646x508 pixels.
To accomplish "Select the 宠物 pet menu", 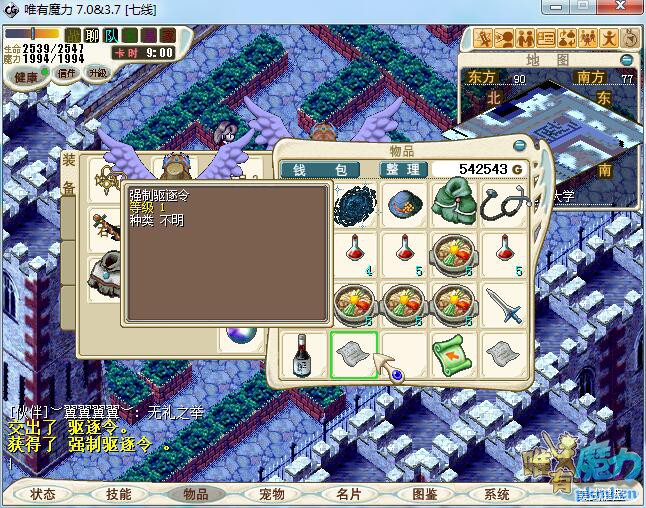I will click(271, 494).
